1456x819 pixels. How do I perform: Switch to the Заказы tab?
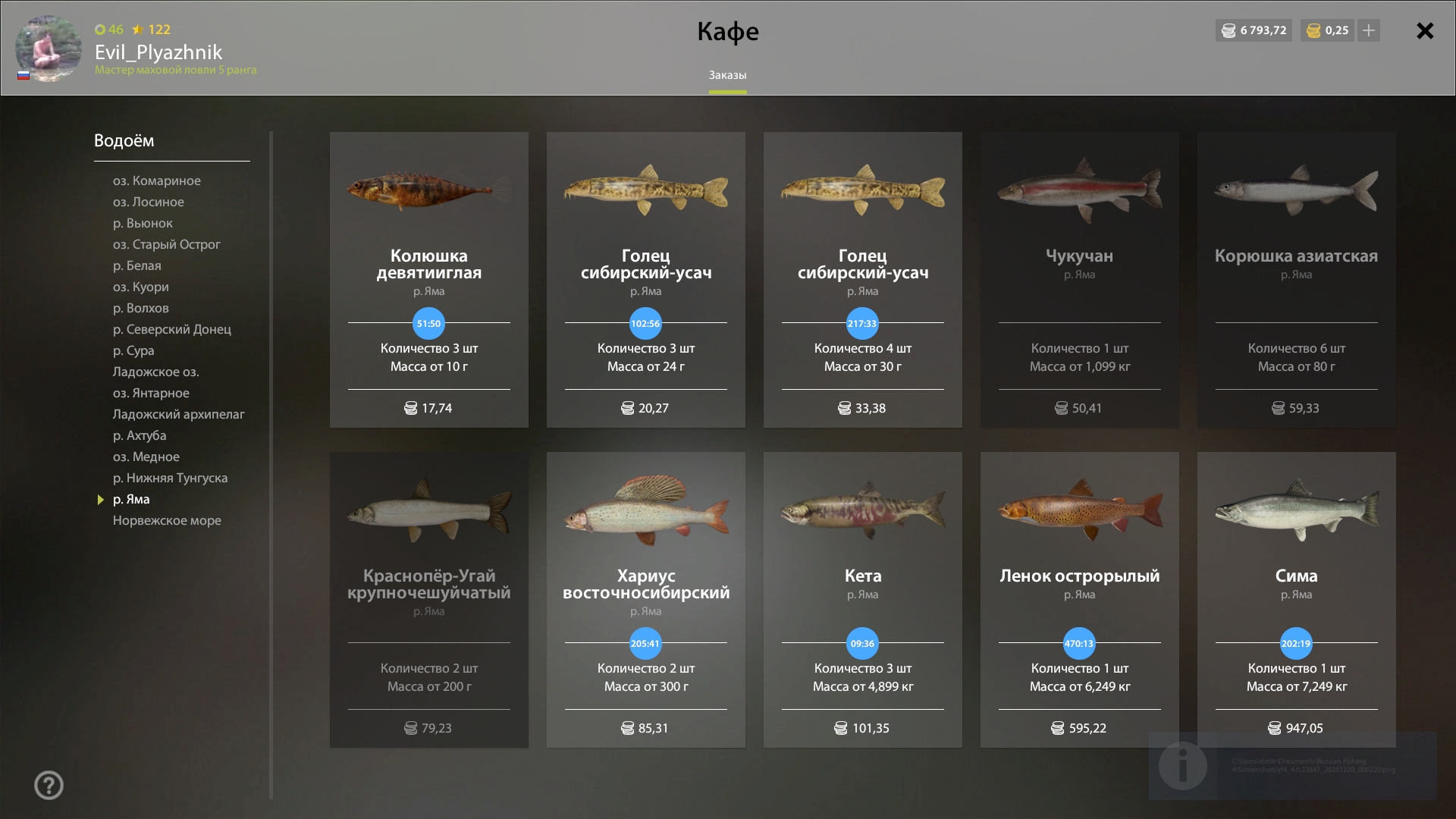pos(727,75)
